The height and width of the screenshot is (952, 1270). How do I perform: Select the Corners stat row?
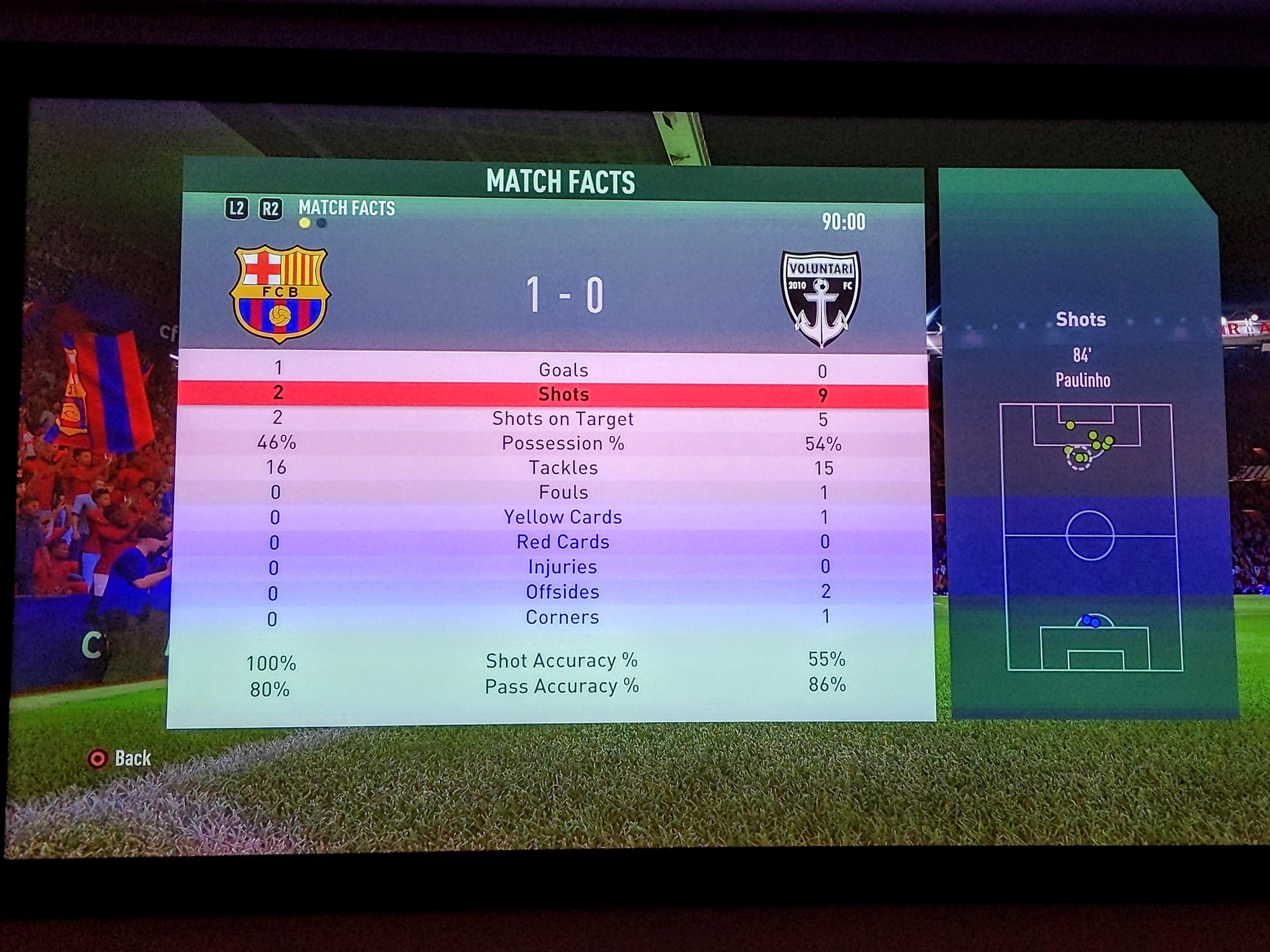click(x=562, y=617)
